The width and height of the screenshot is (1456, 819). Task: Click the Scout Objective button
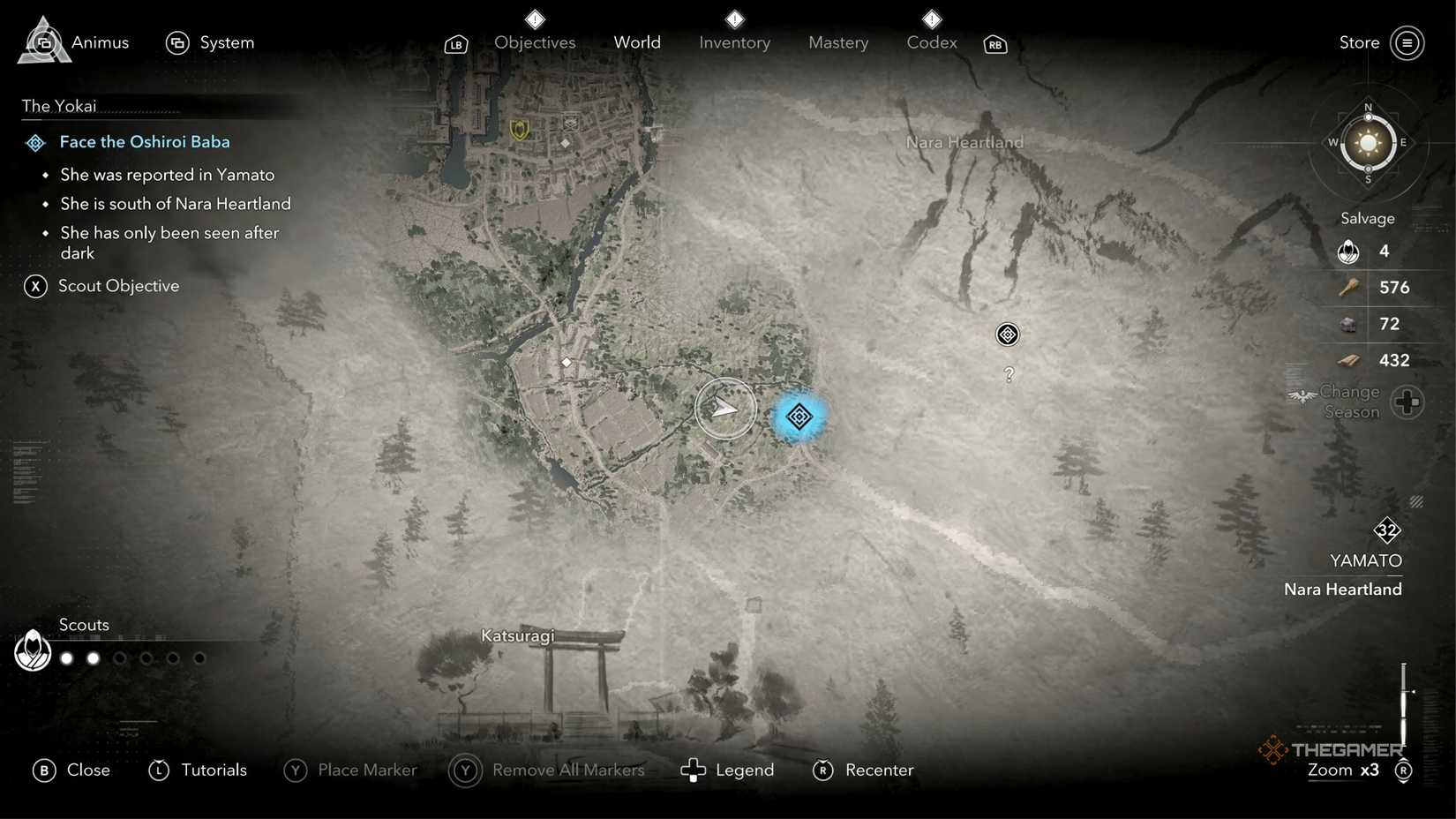(118, 285)
